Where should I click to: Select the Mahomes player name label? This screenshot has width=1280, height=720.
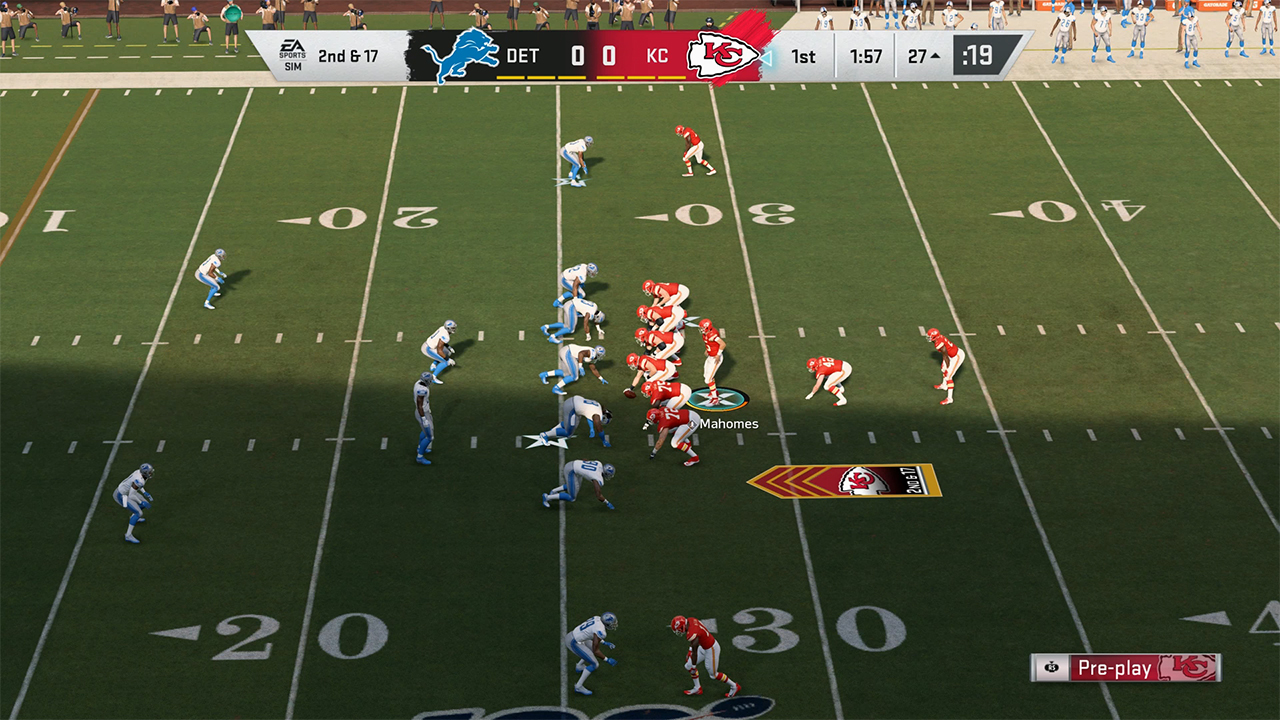click(x=728, y=424)
